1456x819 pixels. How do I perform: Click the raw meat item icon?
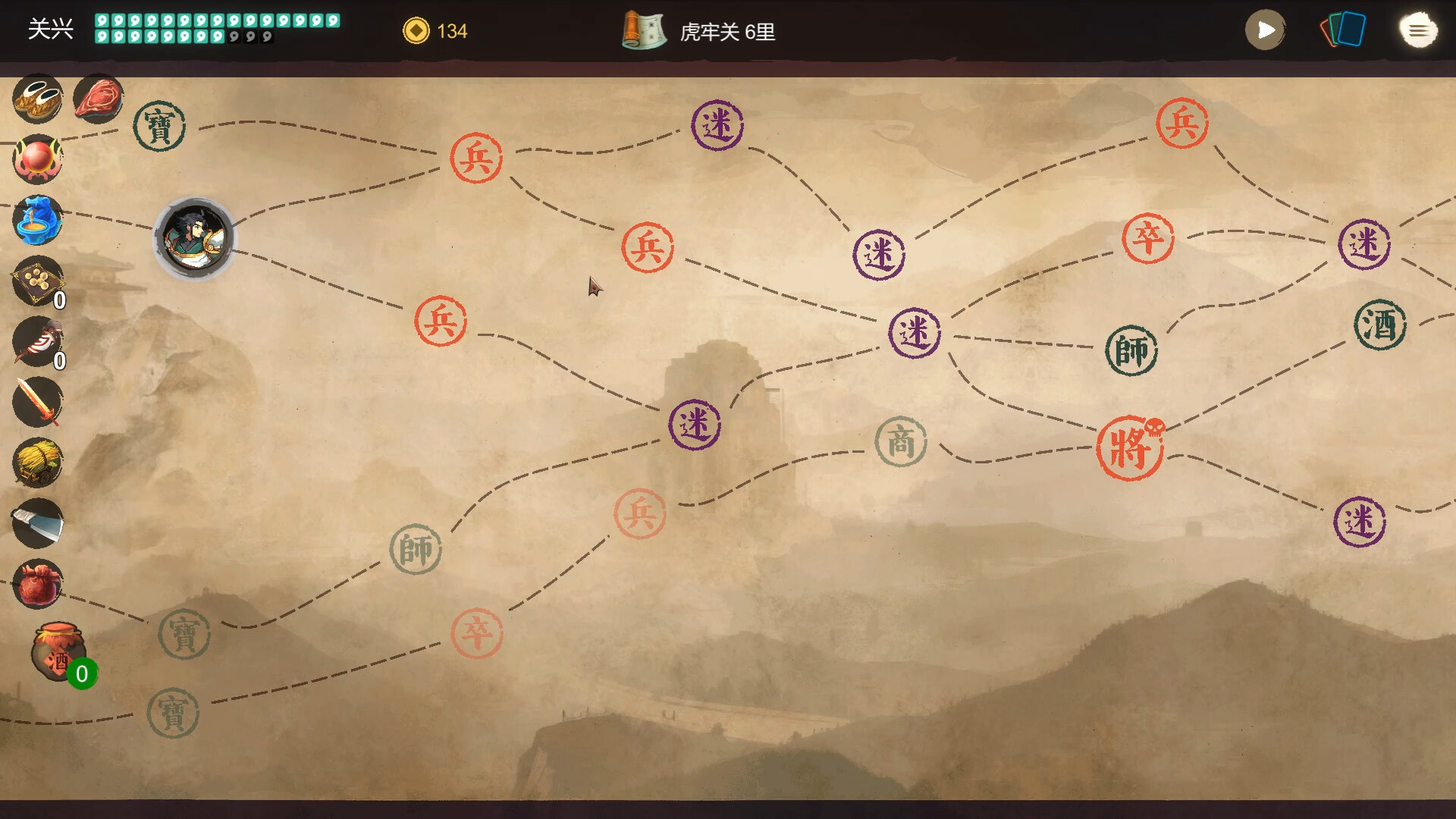pos(98,98)
